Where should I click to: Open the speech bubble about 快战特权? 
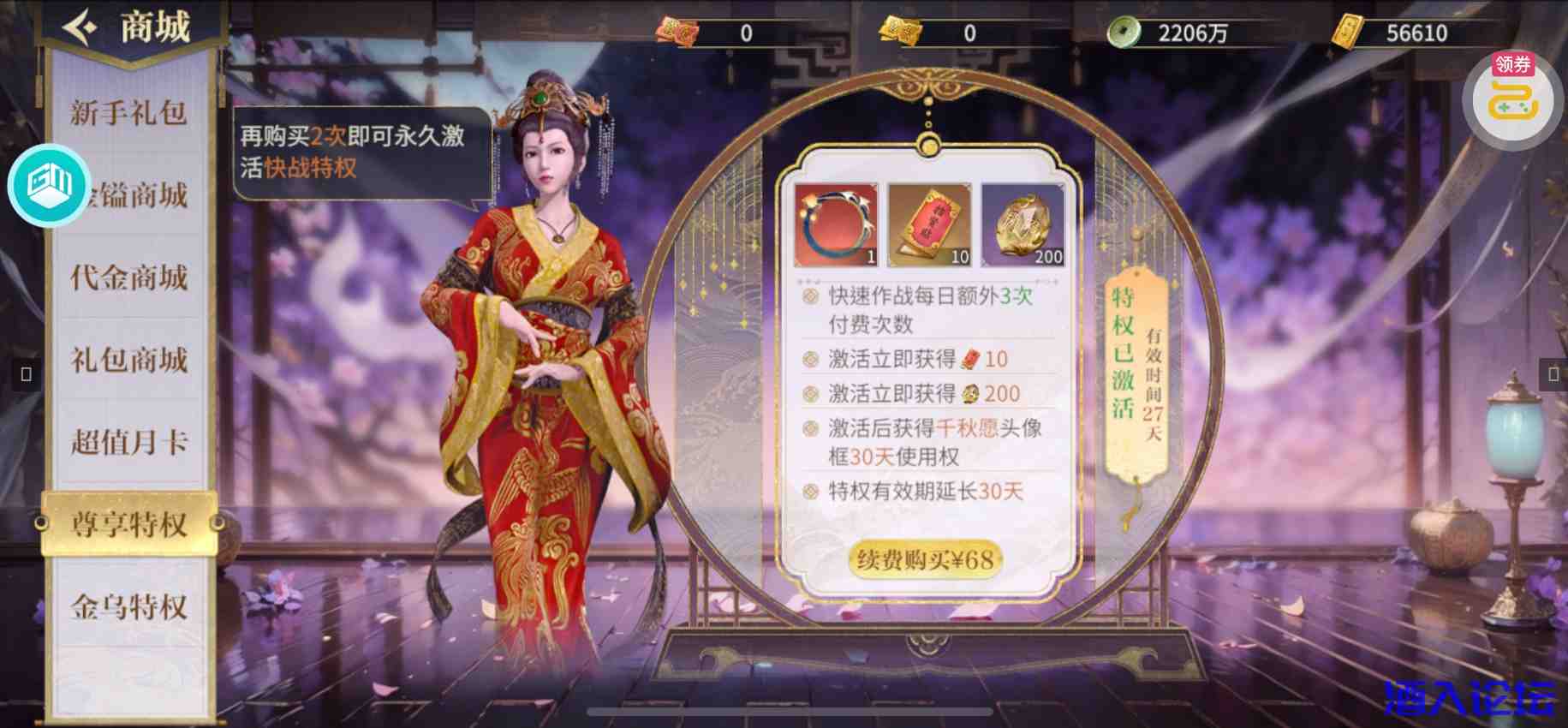coord(360,154)
